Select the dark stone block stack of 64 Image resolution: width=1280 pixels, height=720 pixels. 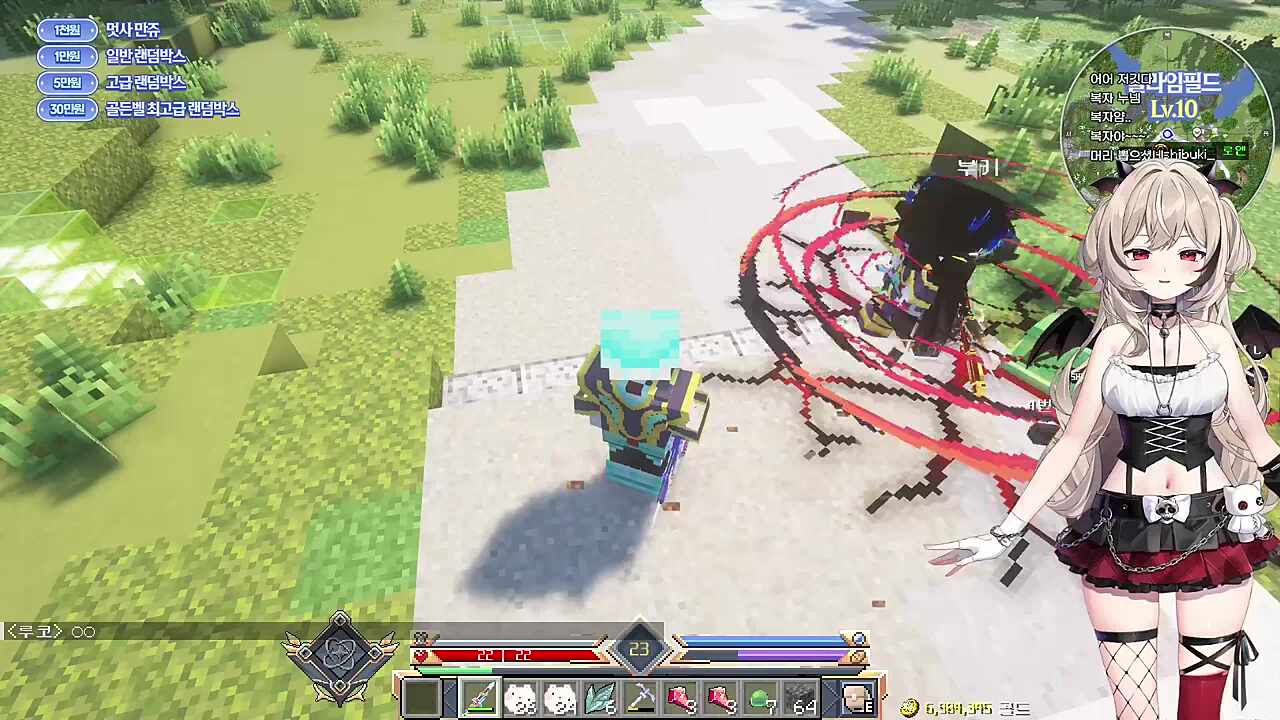point(801,698)
